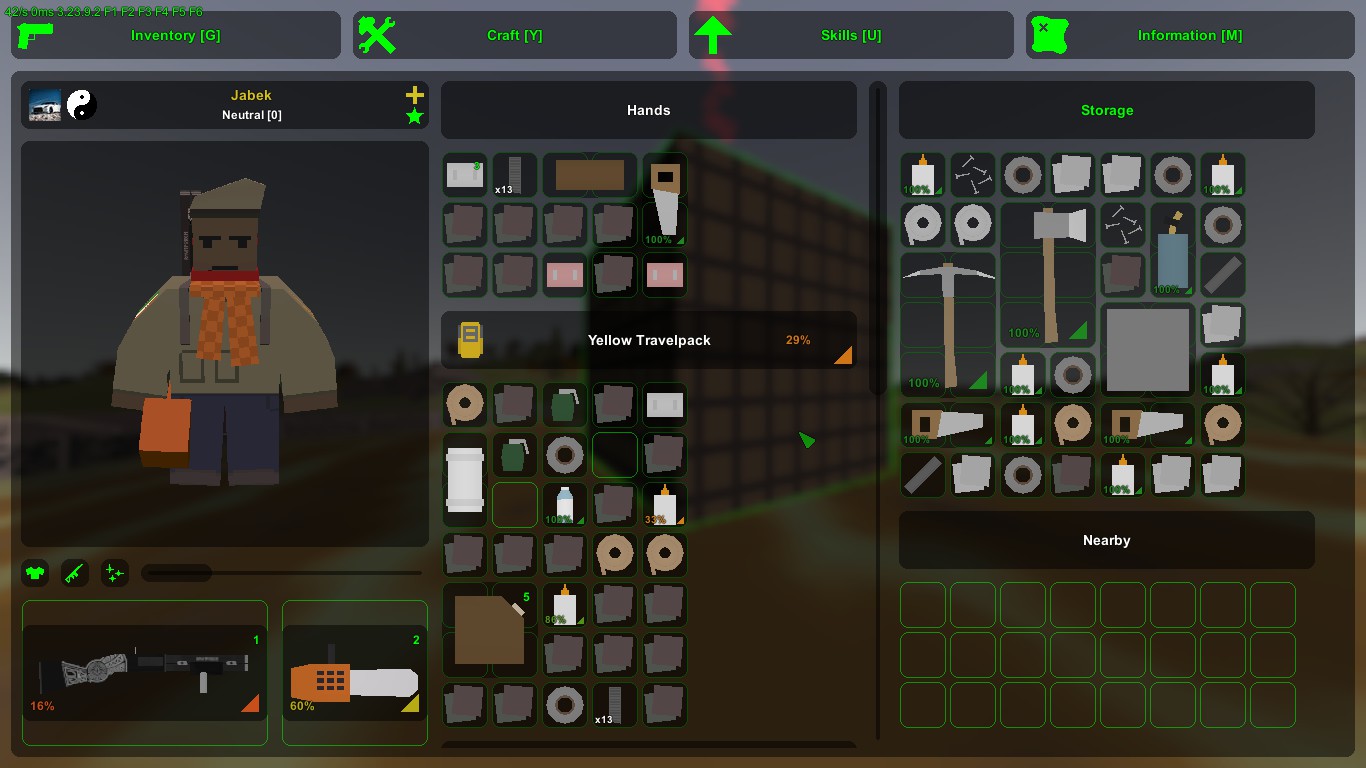This screenshot has height=768, width=1366.
Task: Toggle clothing view with the shirt icon
Action: (x=34, y=572)
